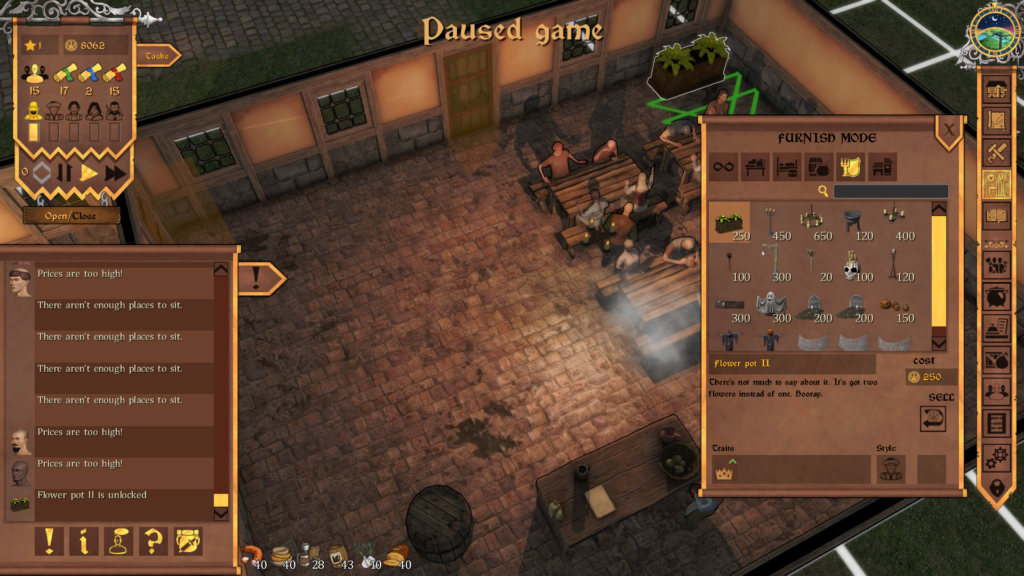
Task: Click the Open/Close tavern sign button
Action: click(x=72, y=215)
